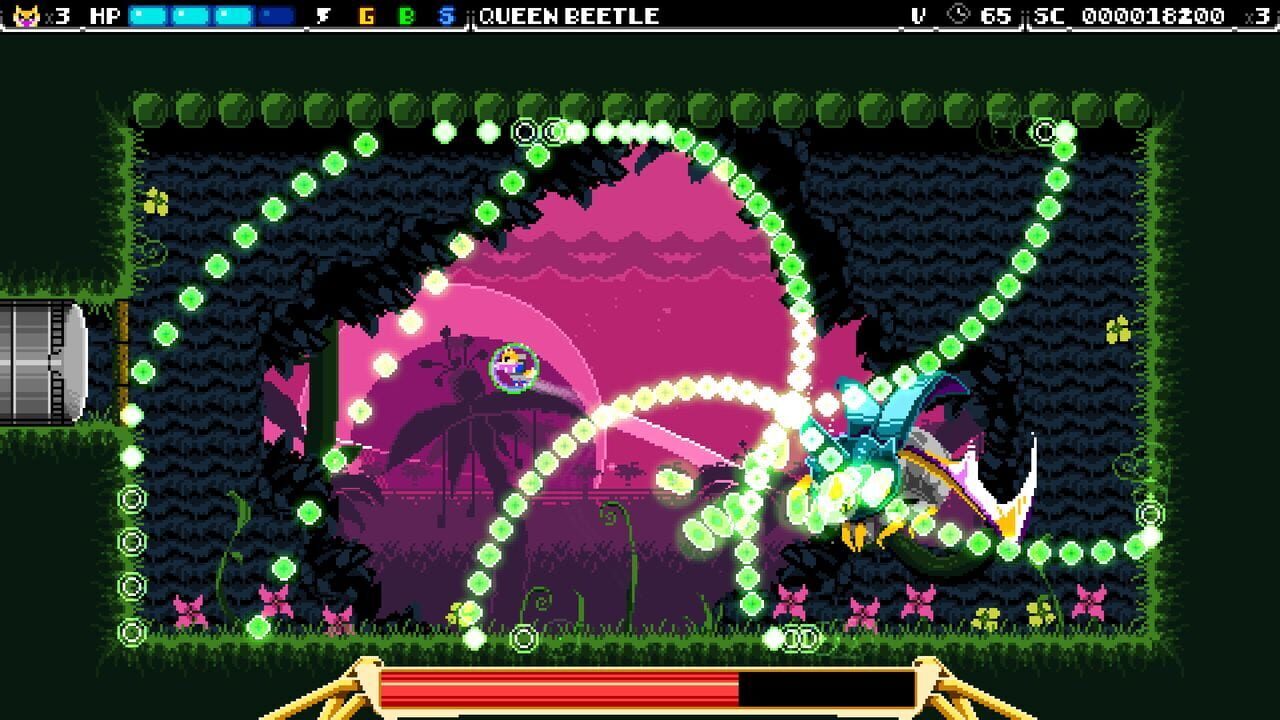Click the green B gem icon
Viewport: 1280px width, 720px height.
click(x=408, y=14)
